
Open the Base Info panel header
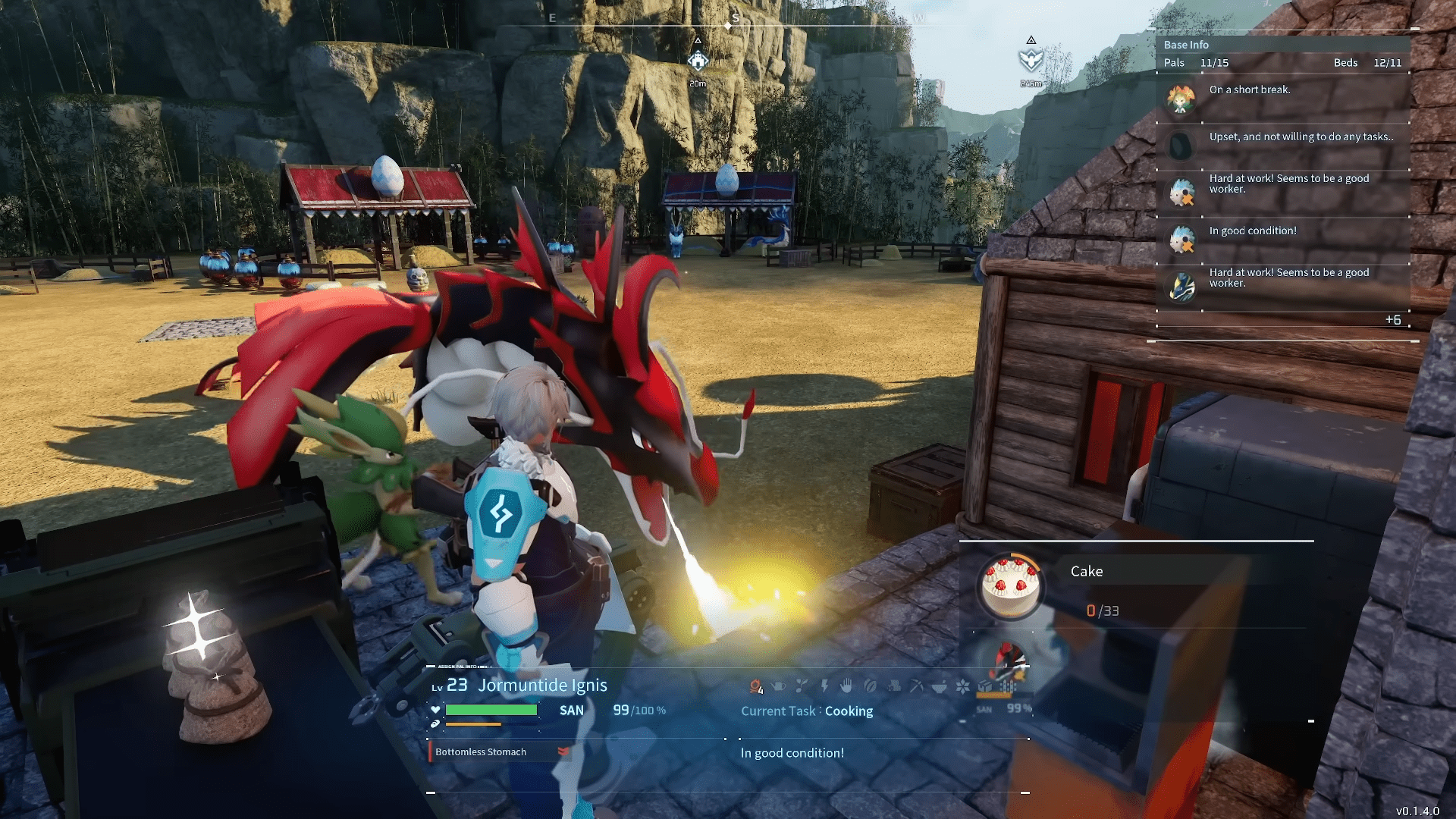[x=1187, y=45]
